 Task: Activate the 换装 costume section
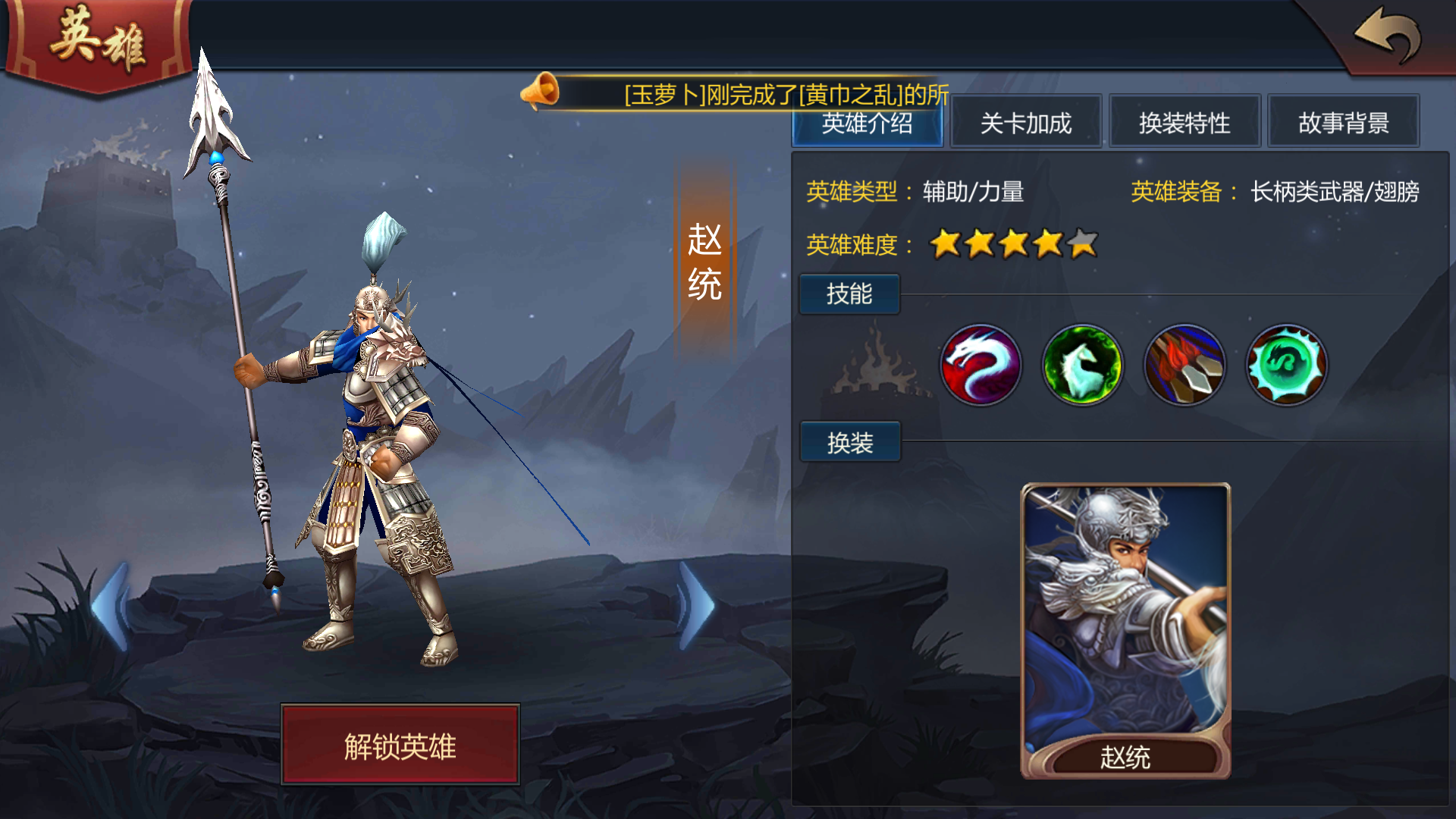point(849,441)
